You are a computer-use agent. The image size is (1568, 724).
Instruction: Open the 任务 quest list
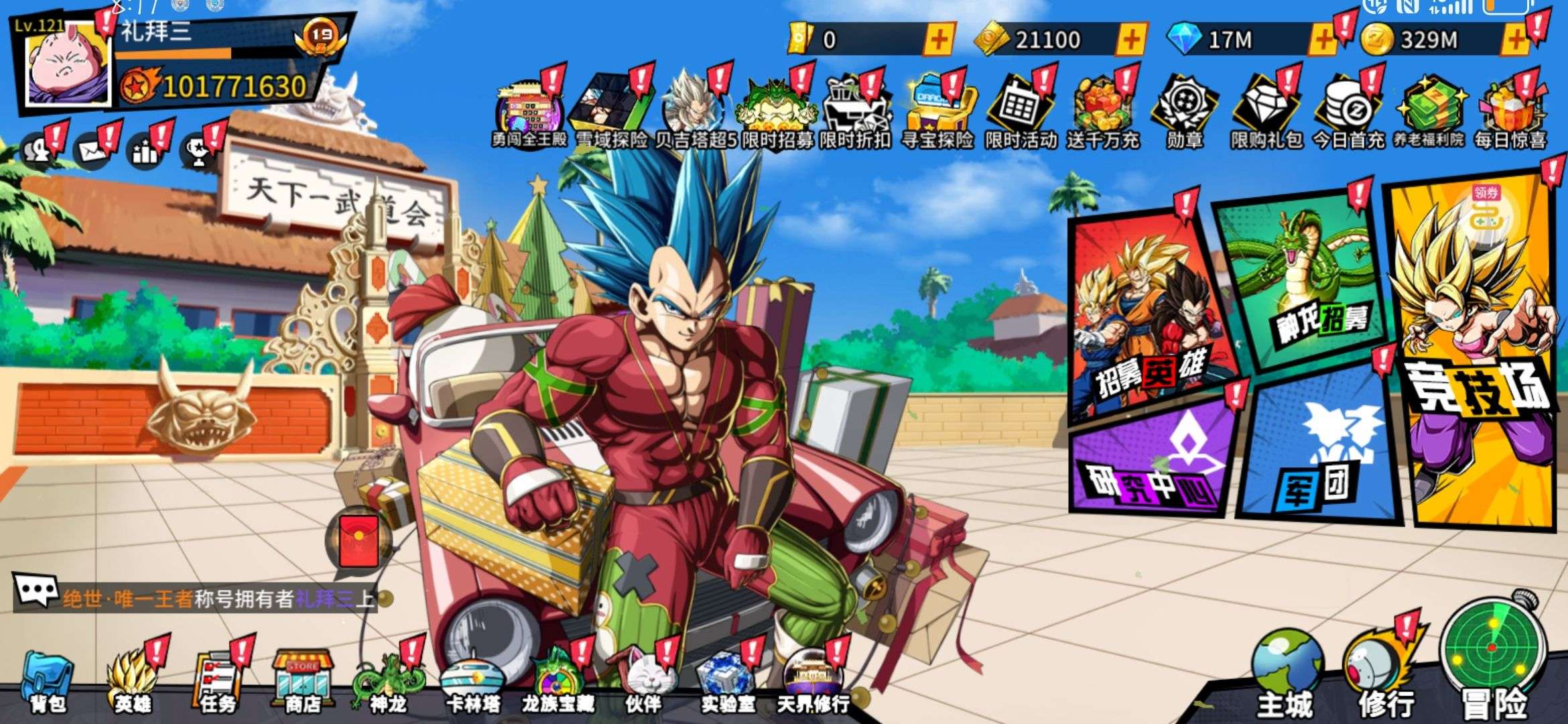click(218, 680)
